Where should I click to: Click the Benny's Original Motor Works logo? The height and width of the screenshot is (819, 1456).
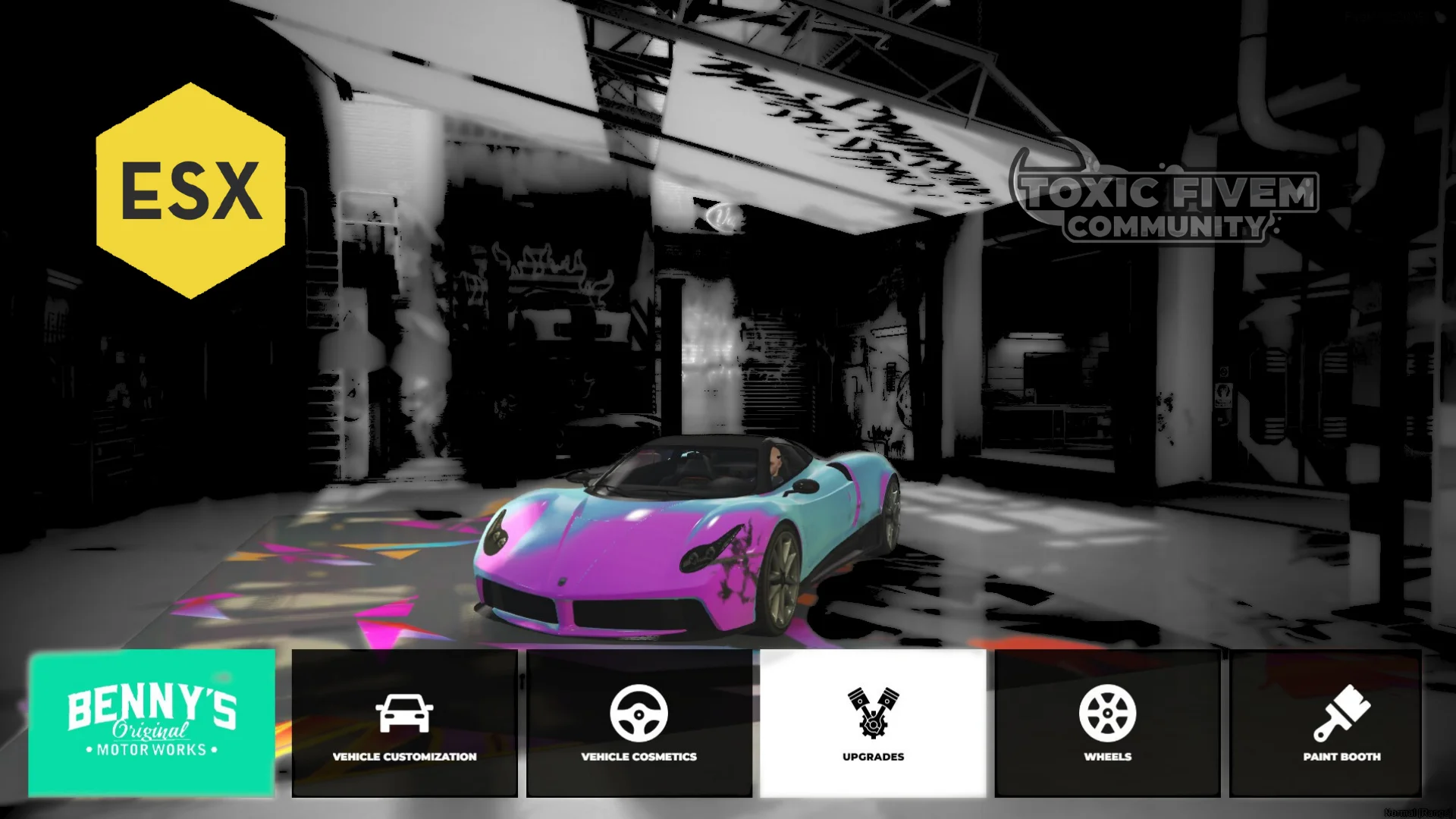click(152, 722)
